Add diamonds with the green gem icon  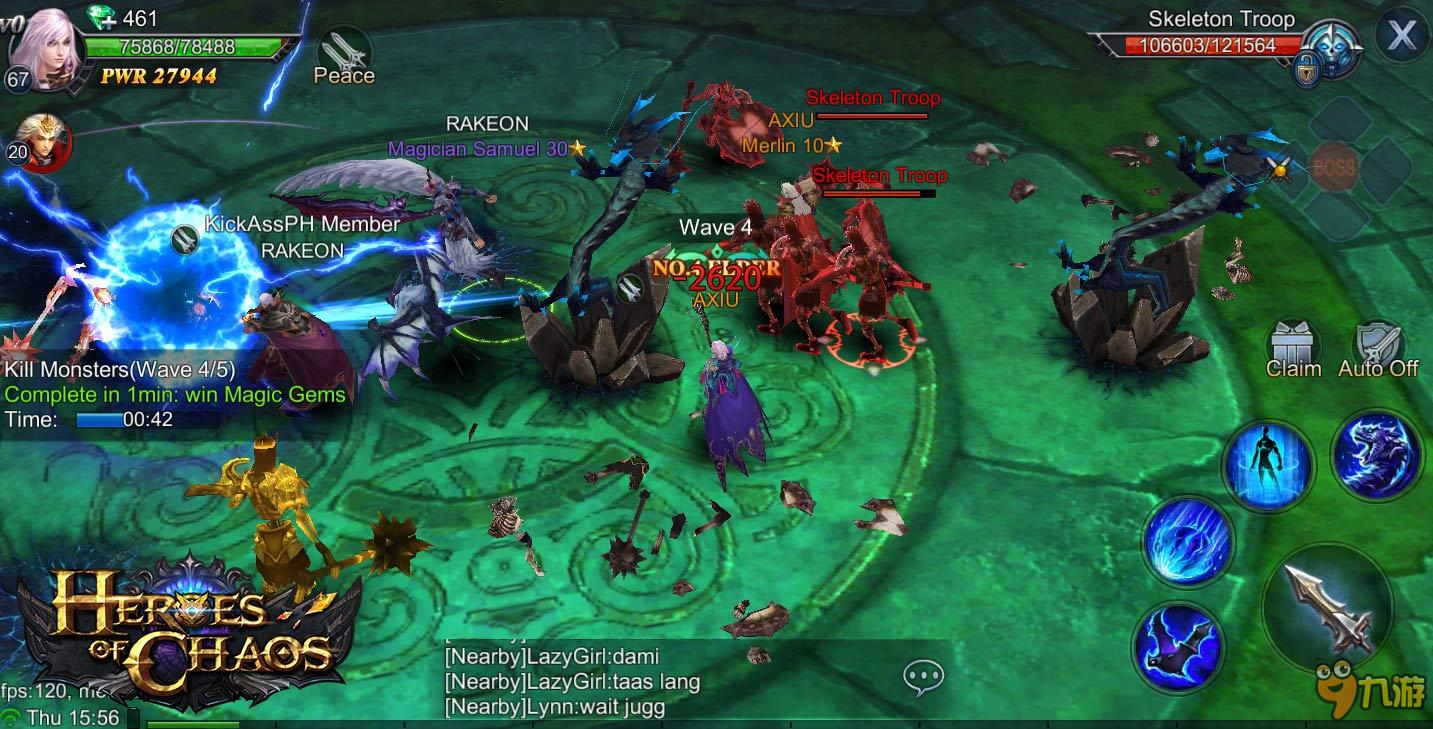(x=101, y=18)
